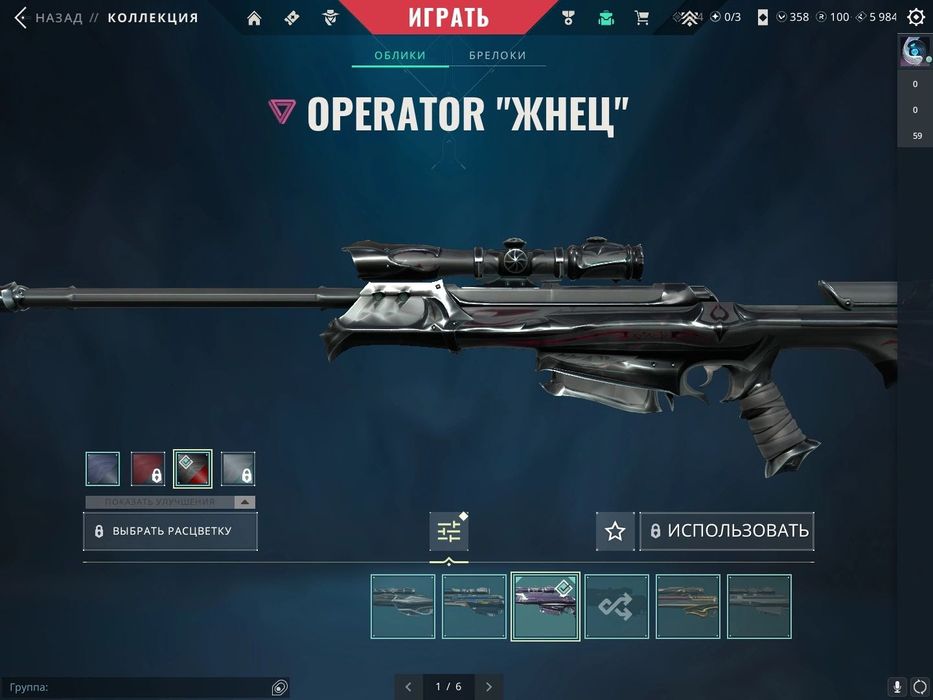933x700 pixels.
Task: Open the shopping cart store icon
Action: [642, 17]
